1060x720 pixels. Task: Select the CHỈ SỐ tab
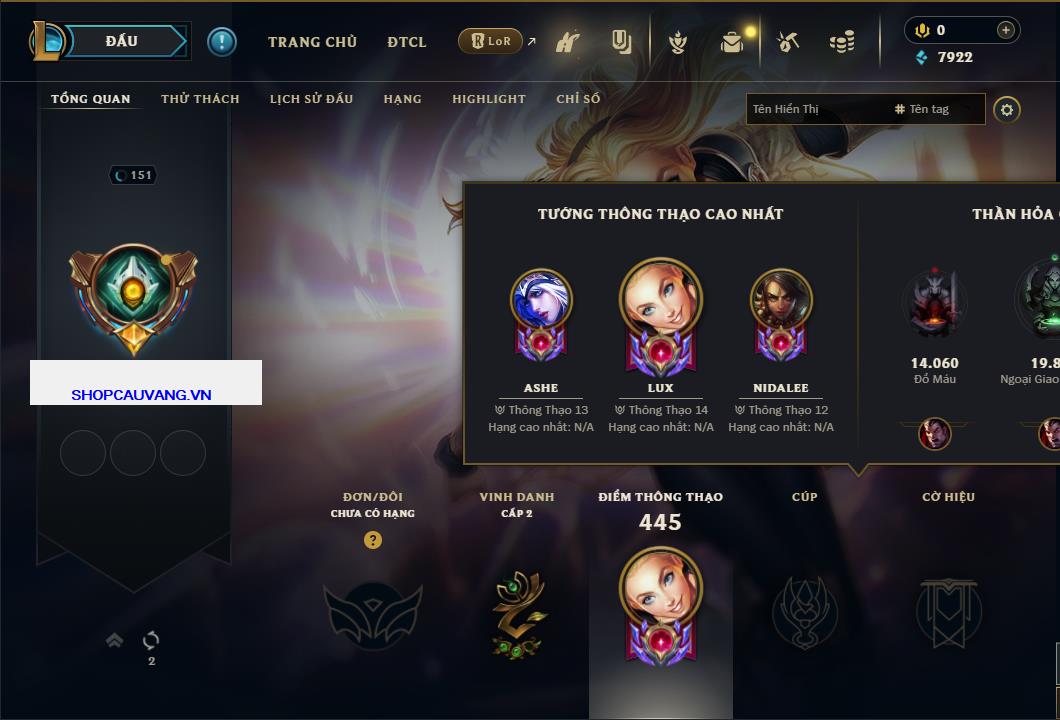[578, 99]
